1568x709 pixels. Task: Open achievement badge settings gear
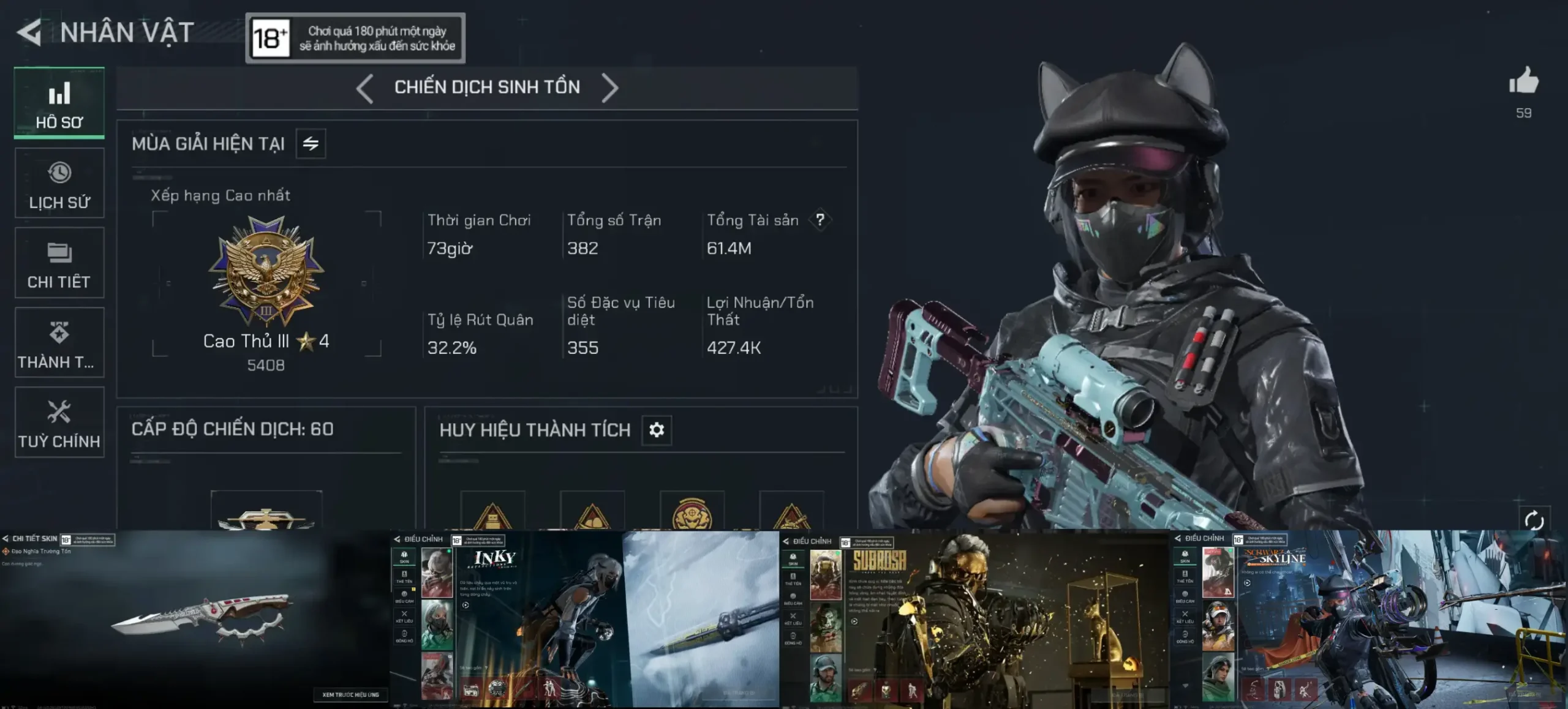[x=657, y=430]
